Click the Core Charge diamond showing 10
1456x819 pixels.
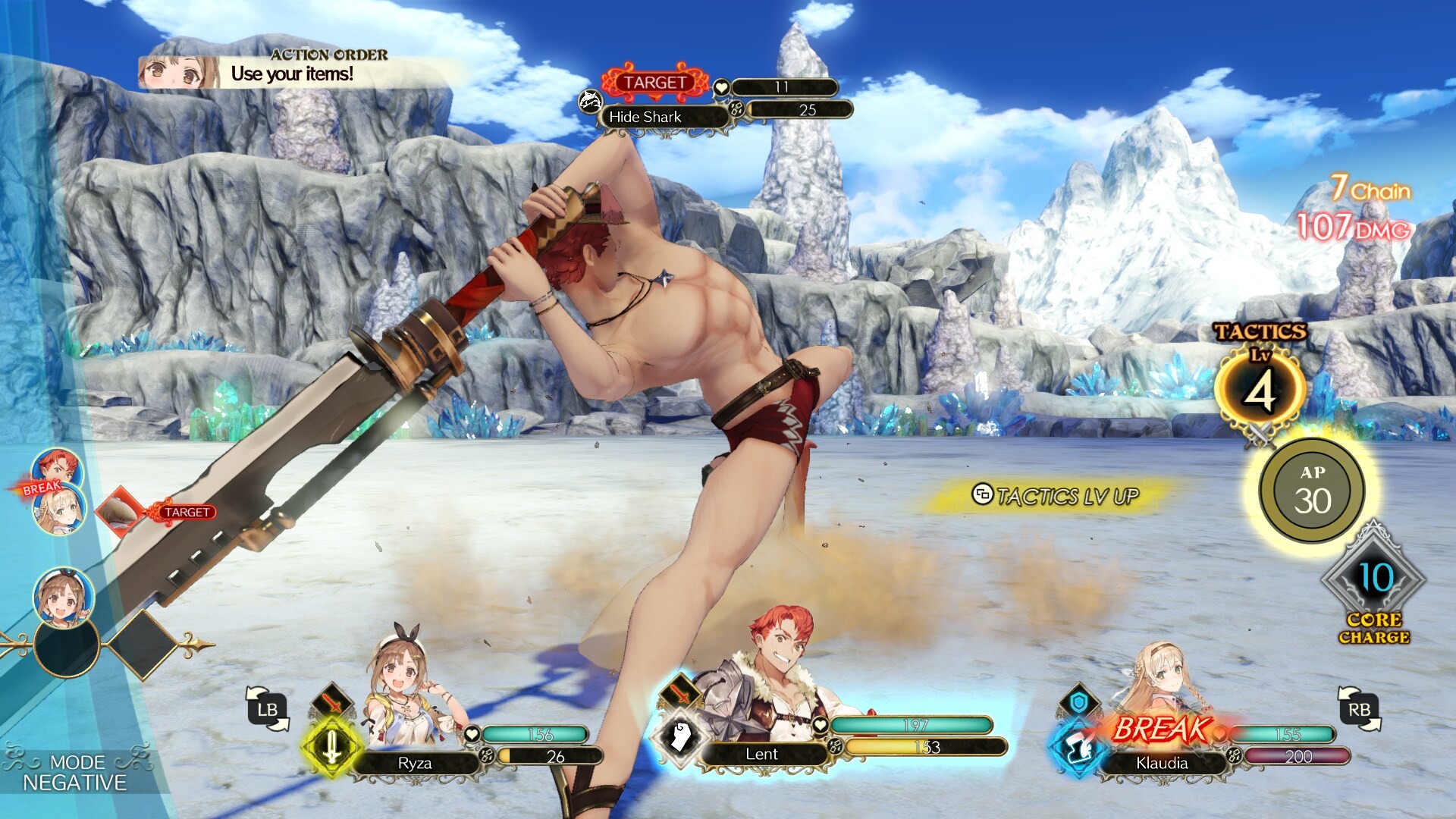pos(1374,576)
